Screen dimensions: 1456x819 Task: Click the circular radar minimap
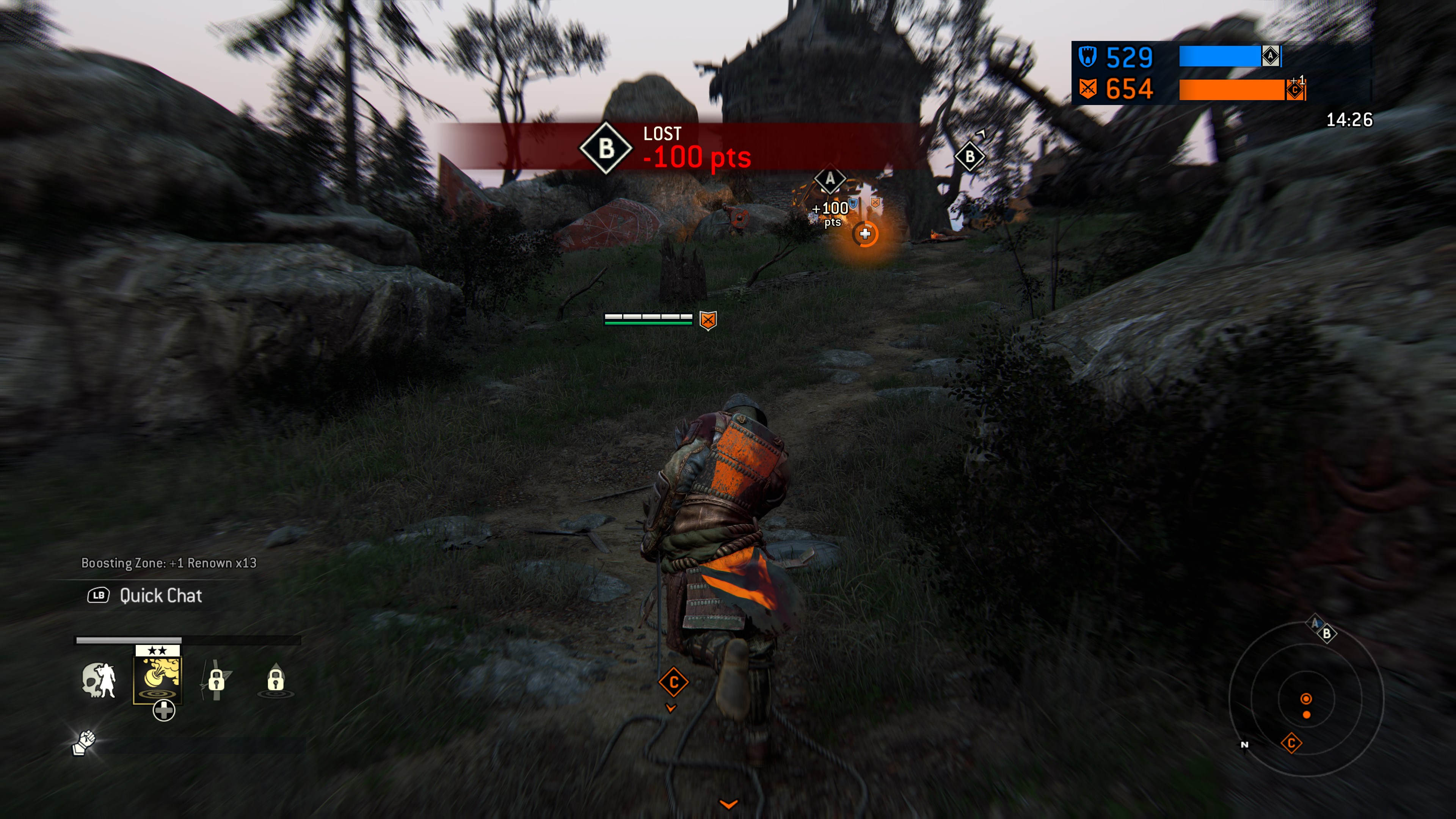1306,698
